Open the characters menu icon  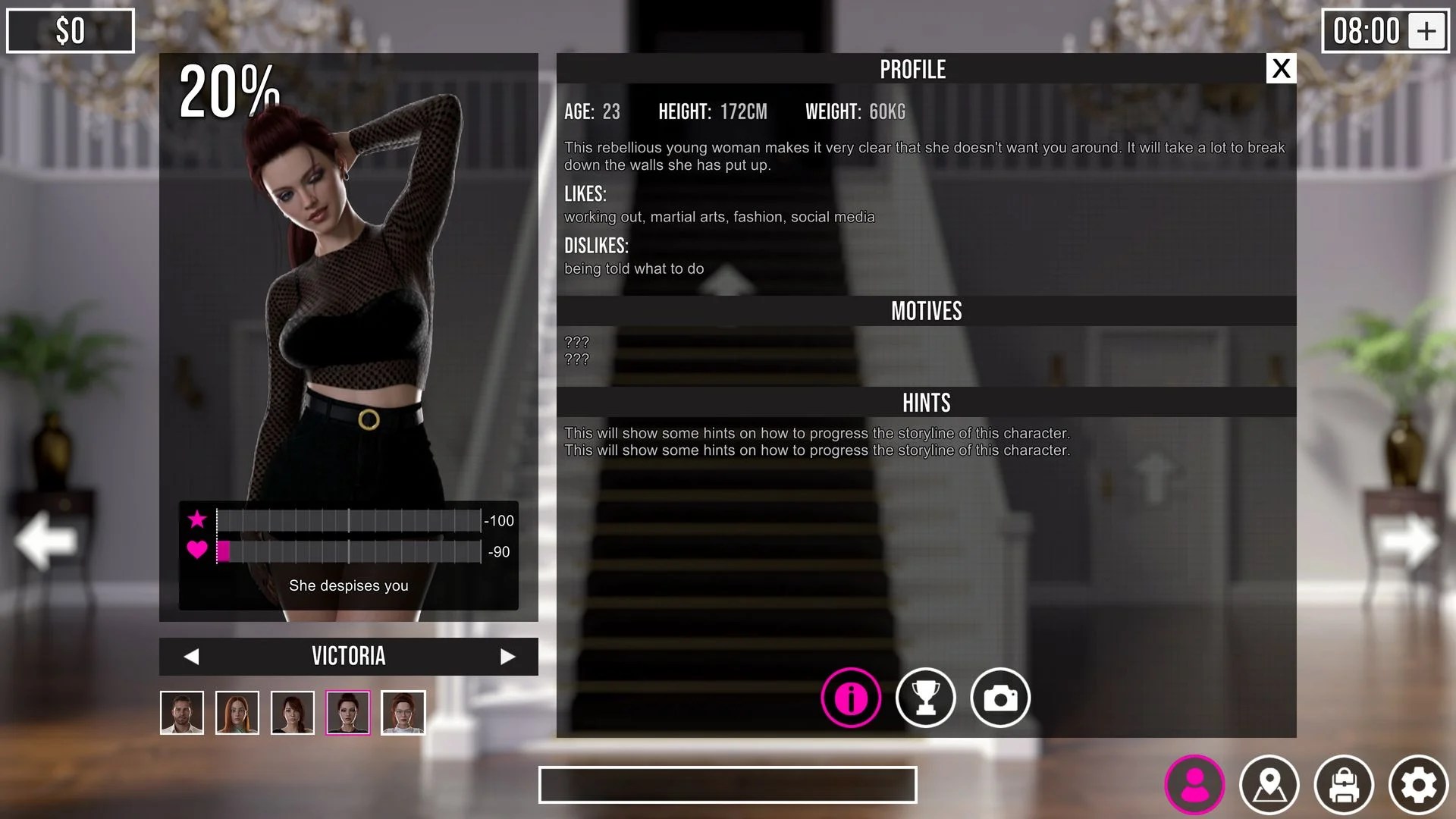point(1195,785)
